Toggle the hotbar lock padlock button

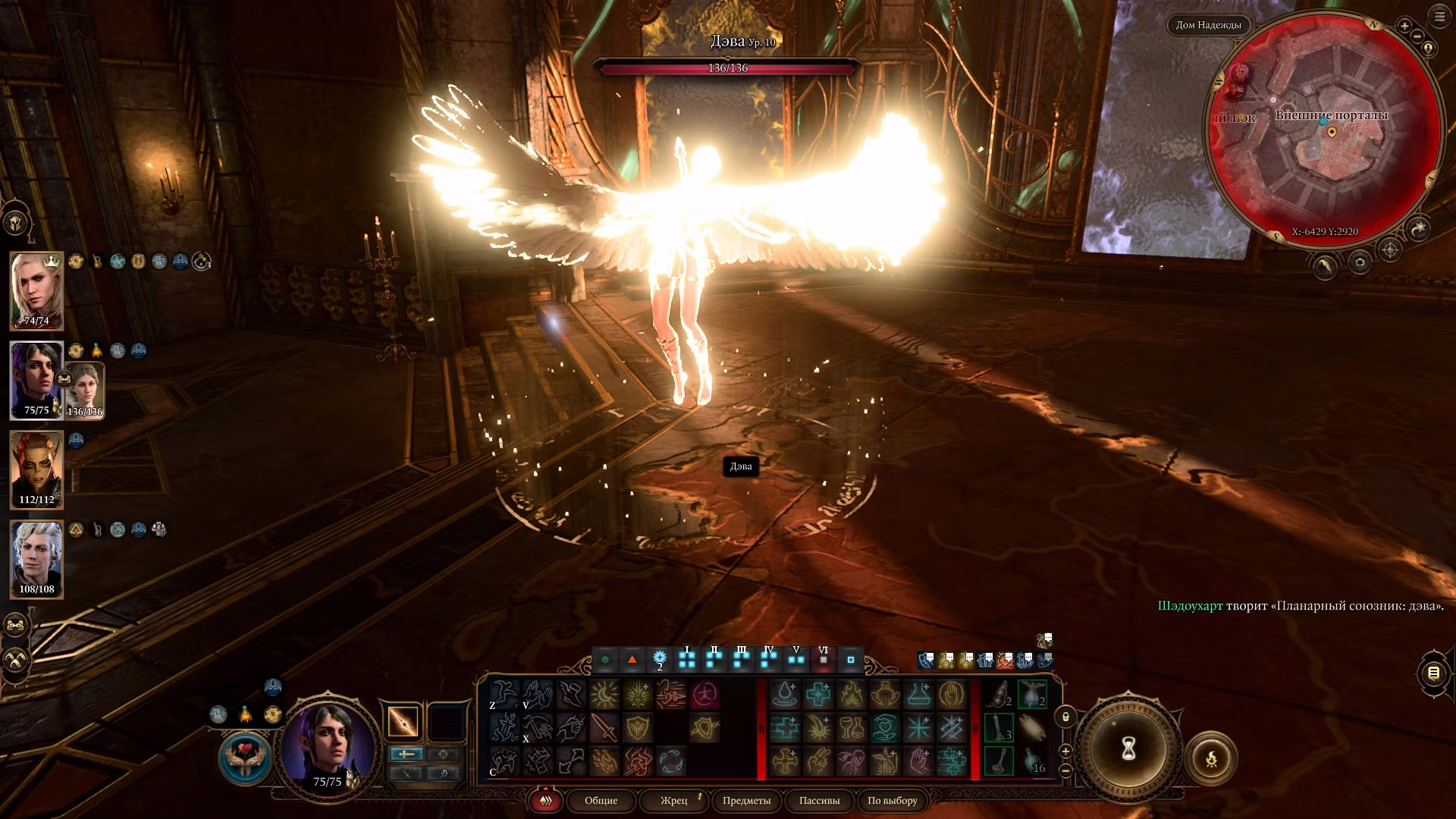click(x=1065, y=717)
